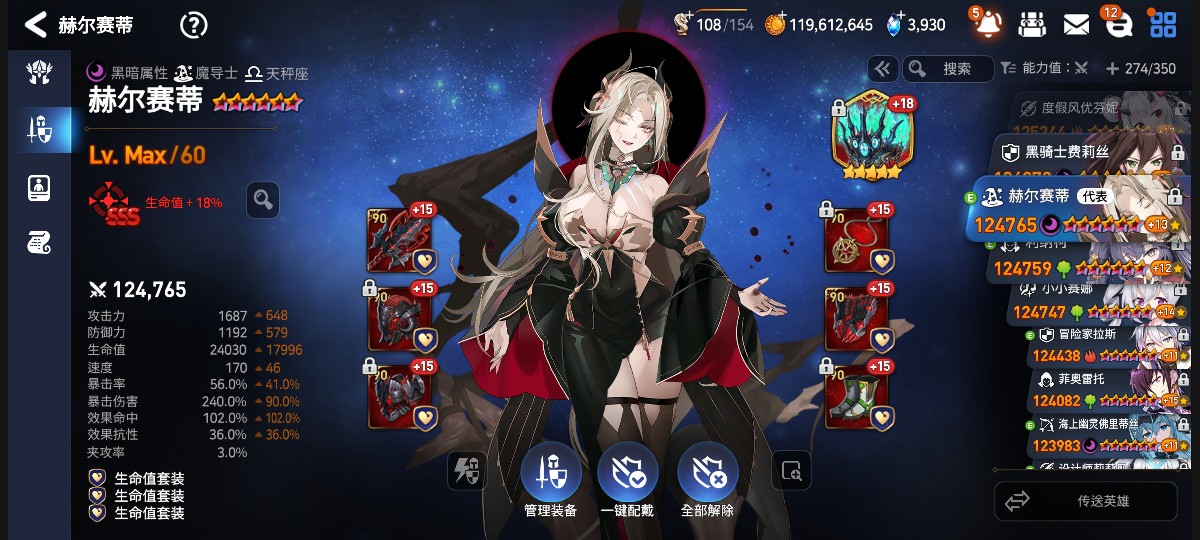Open the notification bell

pos(988,24)
